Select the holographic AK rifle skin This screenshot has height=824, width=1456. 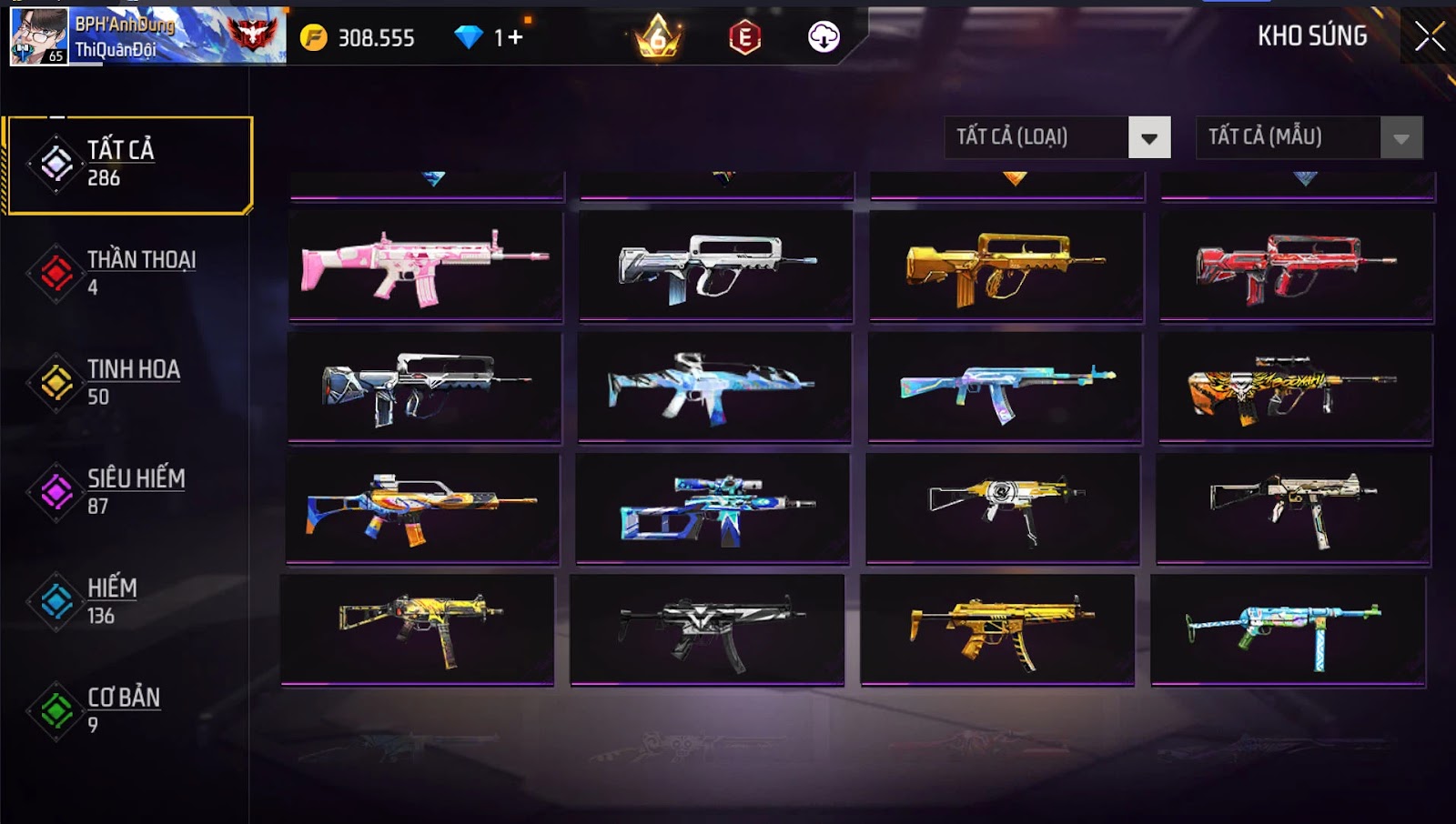coord(1006,387)
